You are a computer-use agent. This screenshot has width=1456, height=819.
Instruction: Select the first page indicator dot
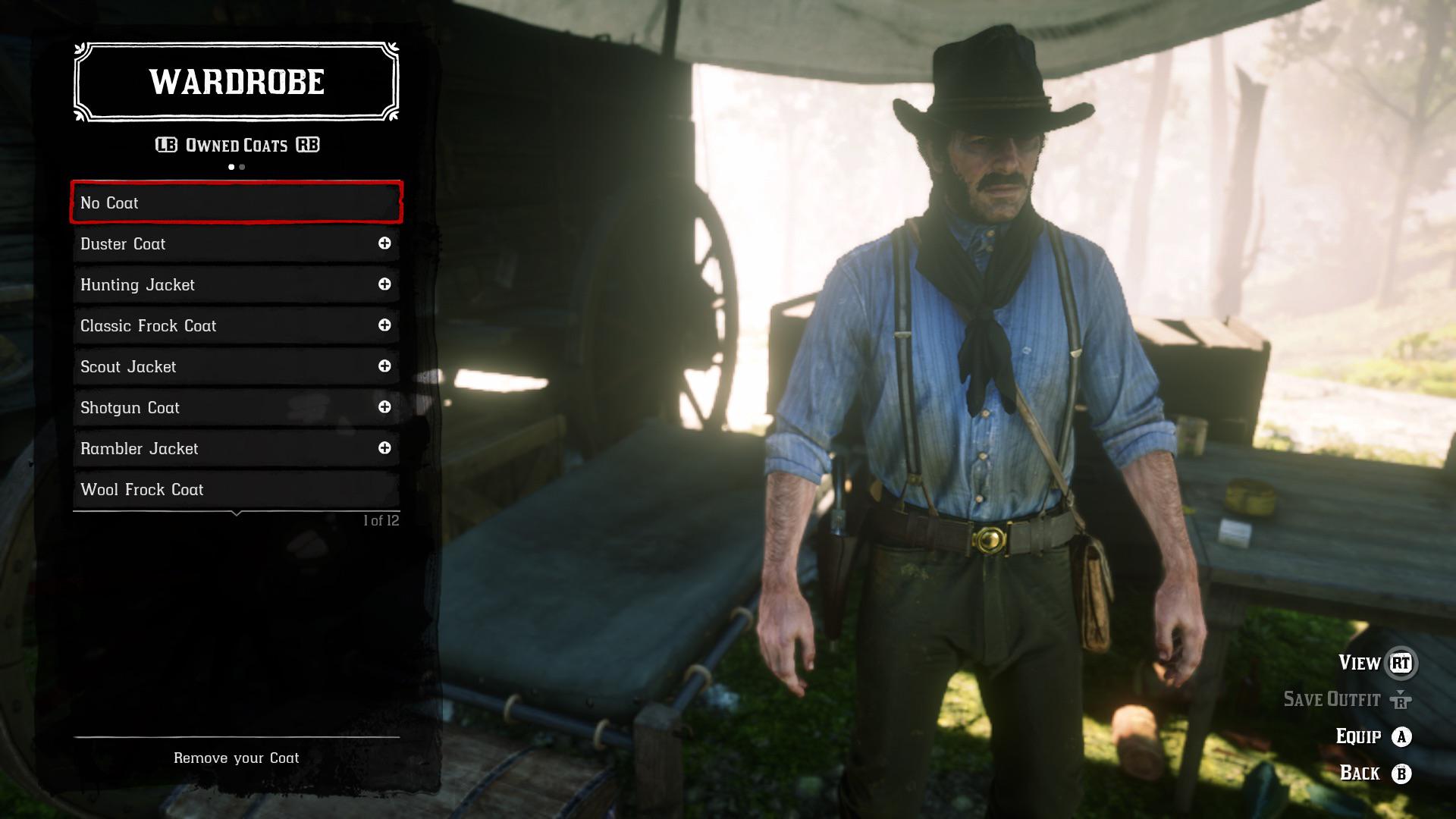(230, 166)
